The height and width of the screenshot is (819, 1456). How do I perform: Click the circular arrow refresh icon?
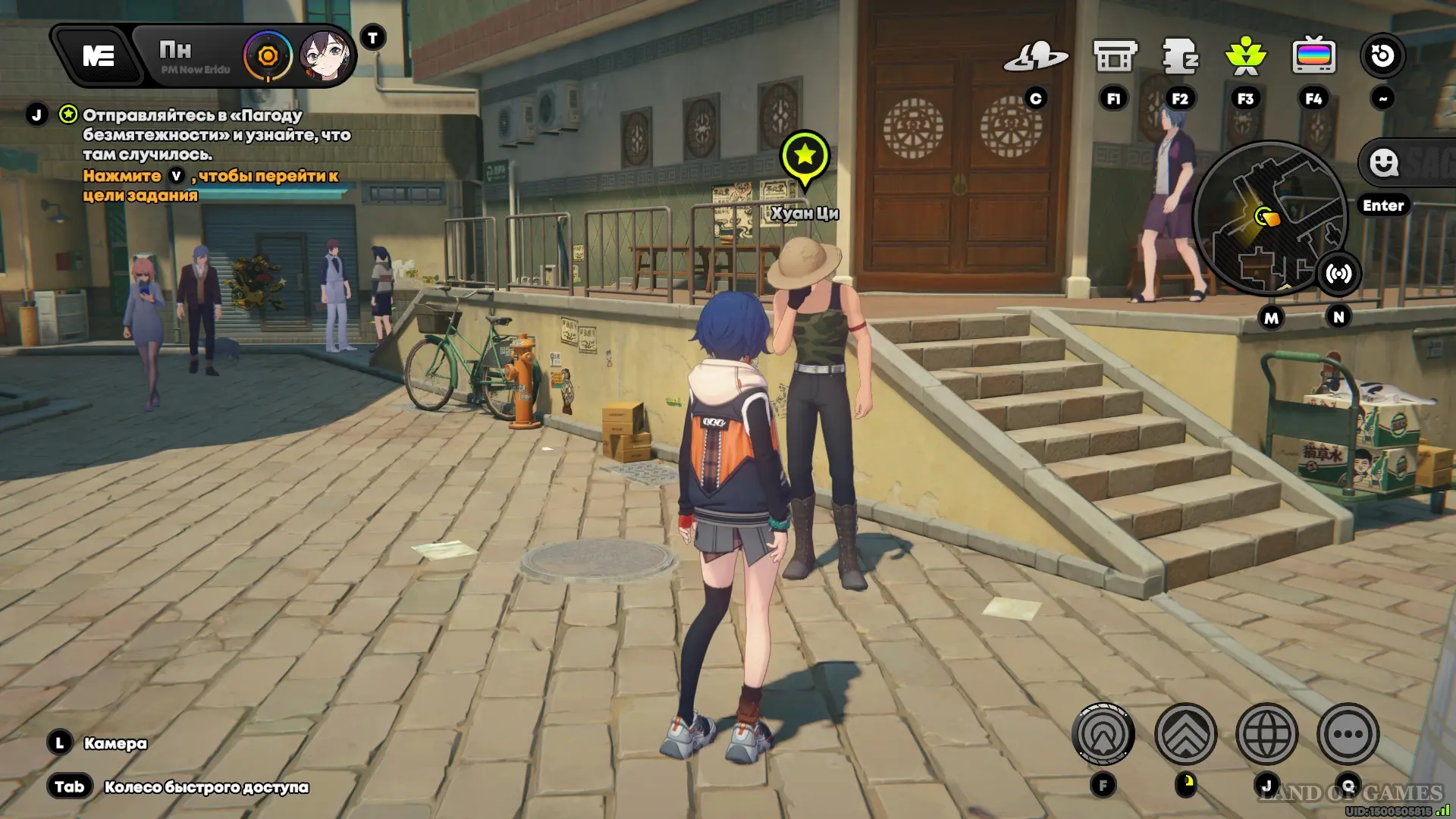(x=1382, y=56)
